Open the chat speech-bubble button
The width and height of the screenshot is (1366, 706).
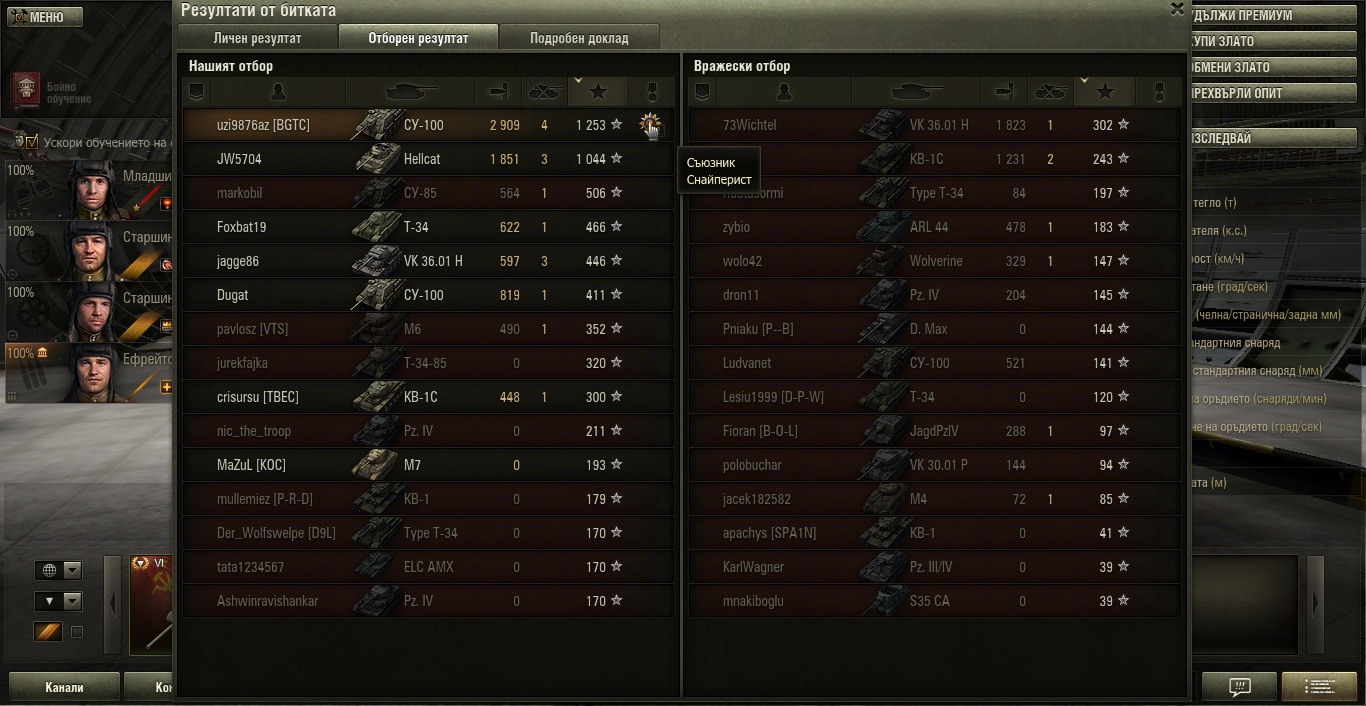(1239, 687)
